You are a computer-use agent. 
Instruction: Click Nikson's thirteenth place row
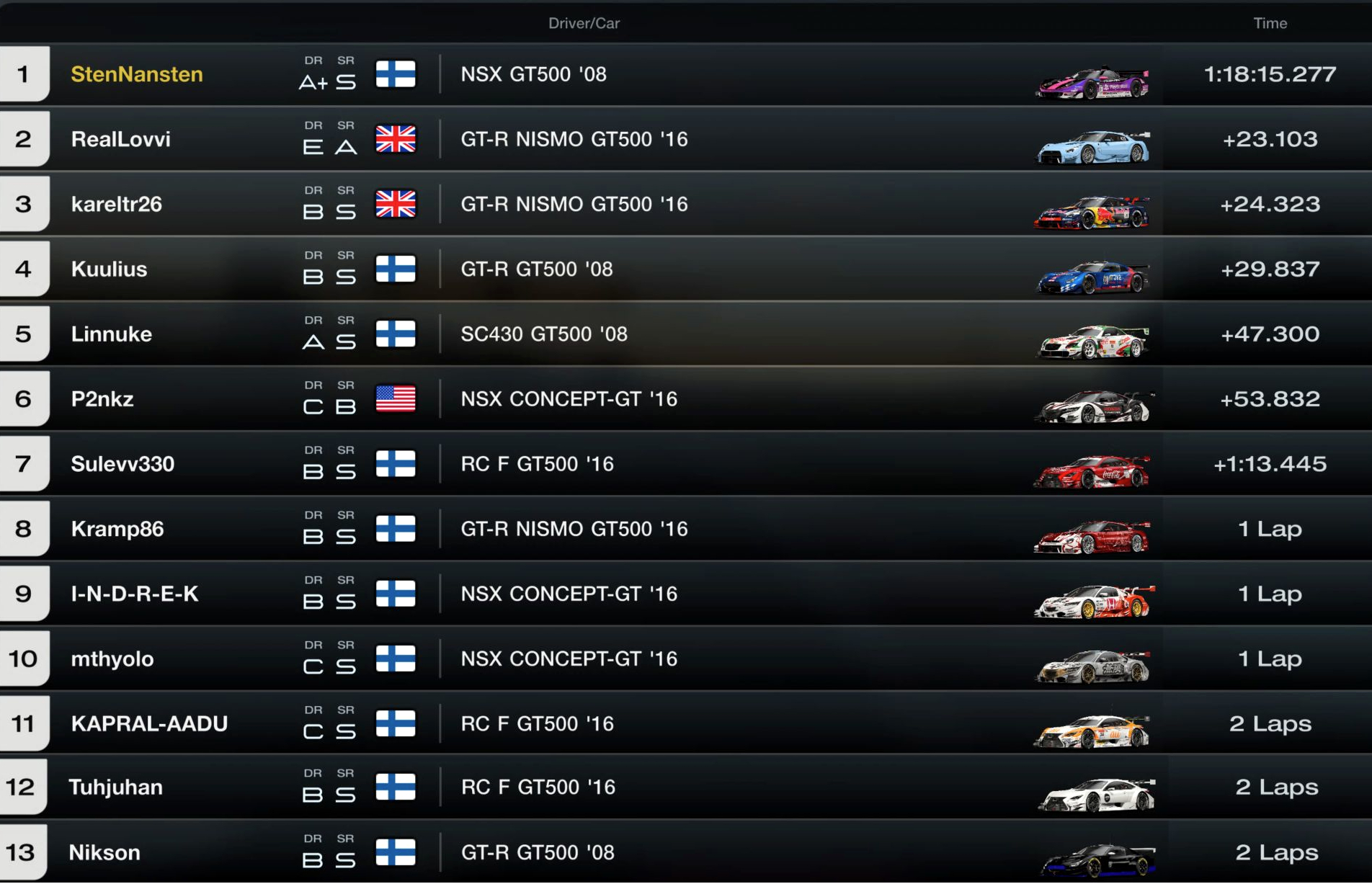104,852
